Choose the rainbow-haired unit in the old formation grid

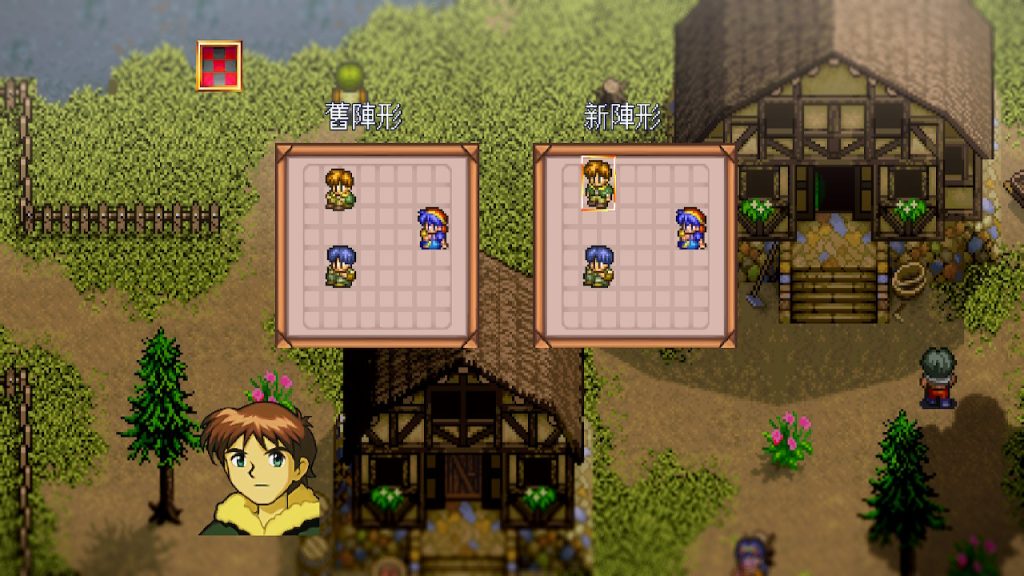(x=432, y=228)
